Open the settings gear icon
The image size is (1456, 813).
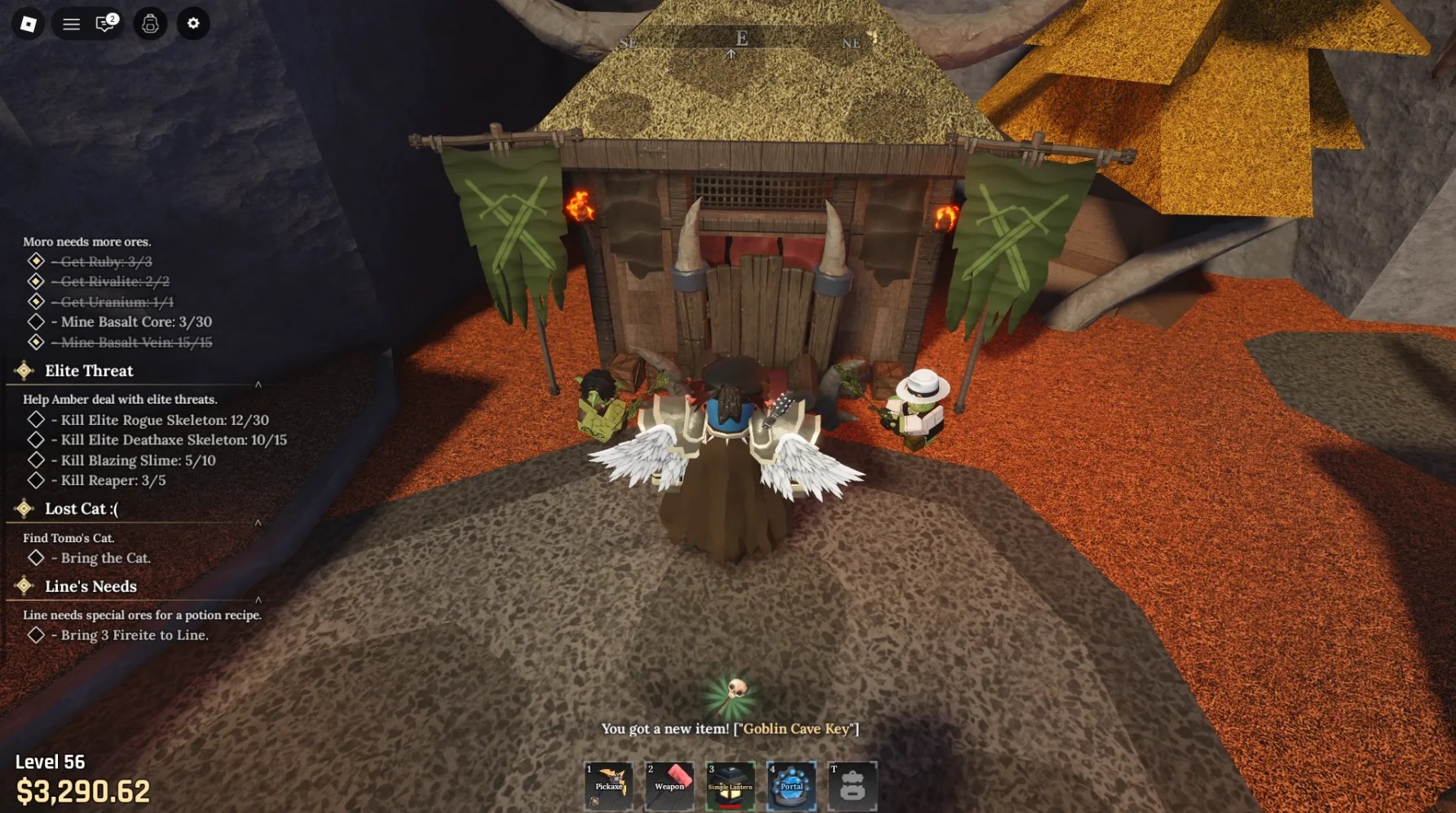(x=192, y=24)
